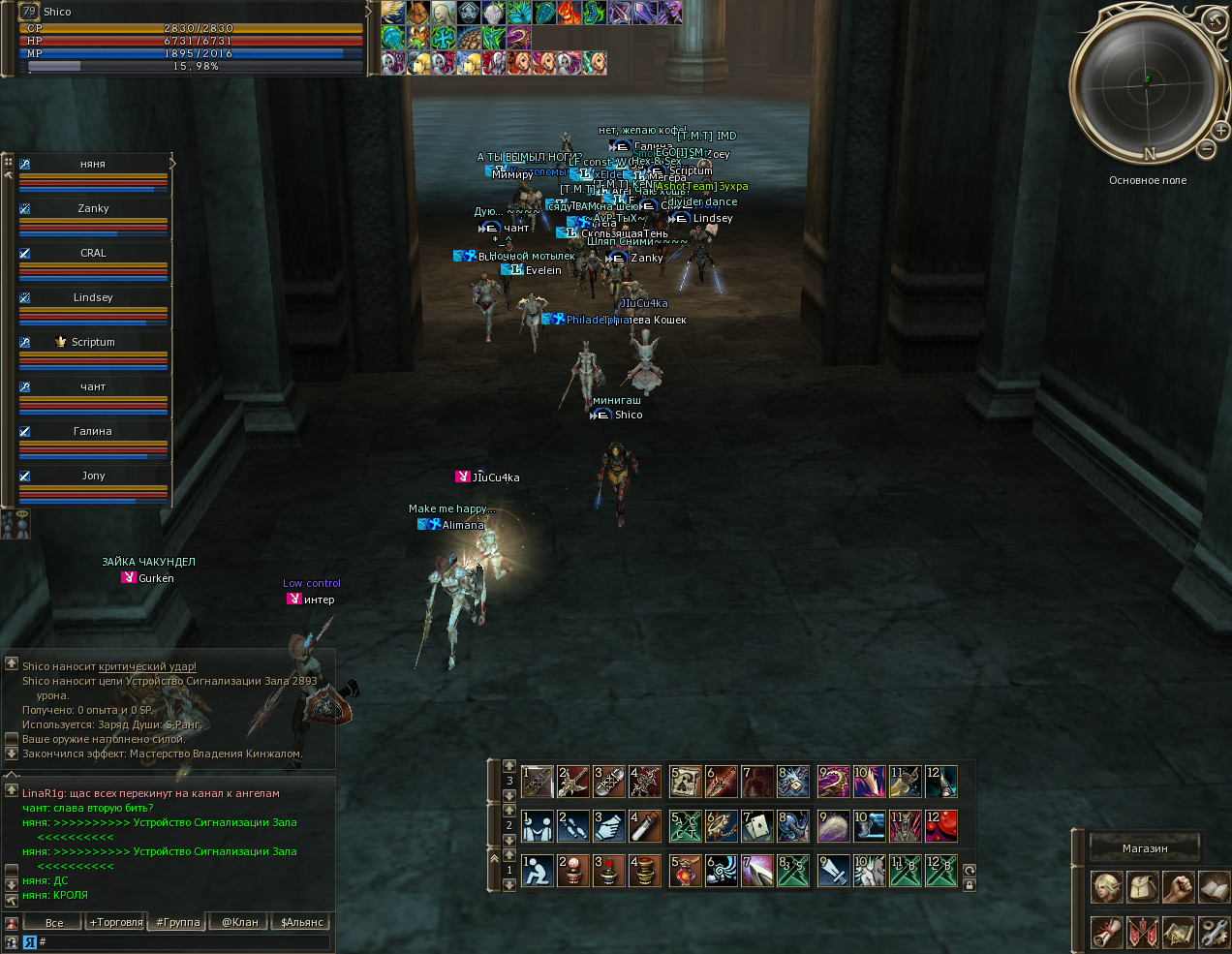Use the sit-down action in hotbar slot 1
This screenshot has height=954, width=1232.
pos(537,871)
